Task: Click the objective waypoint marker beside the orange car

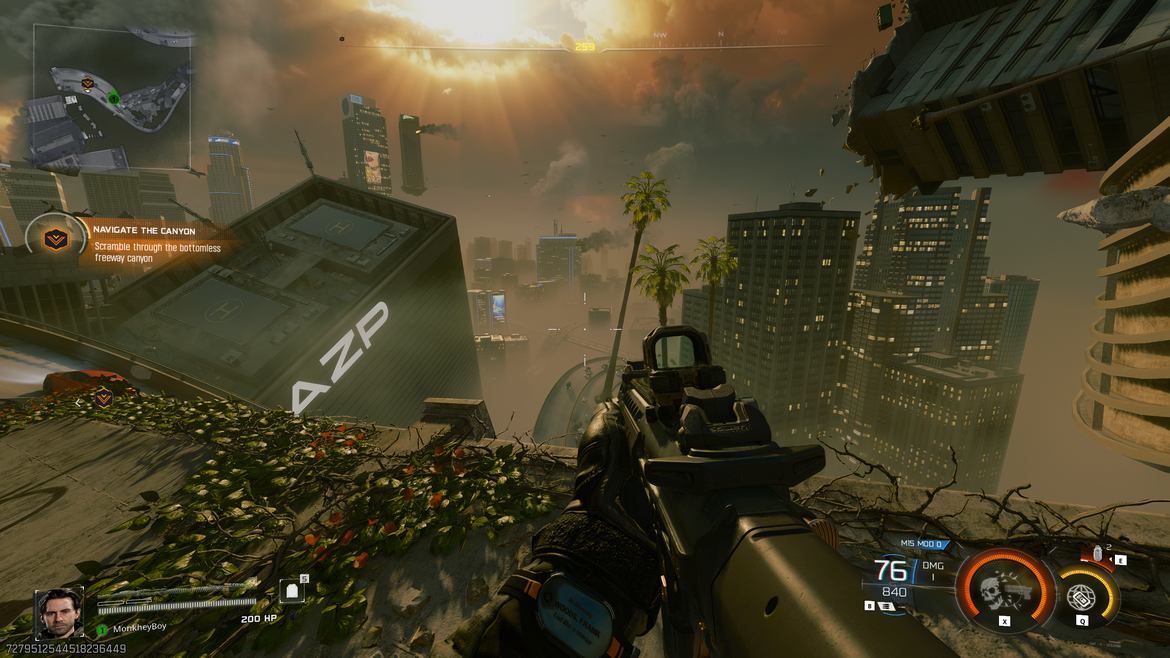Action: point(104,397)
